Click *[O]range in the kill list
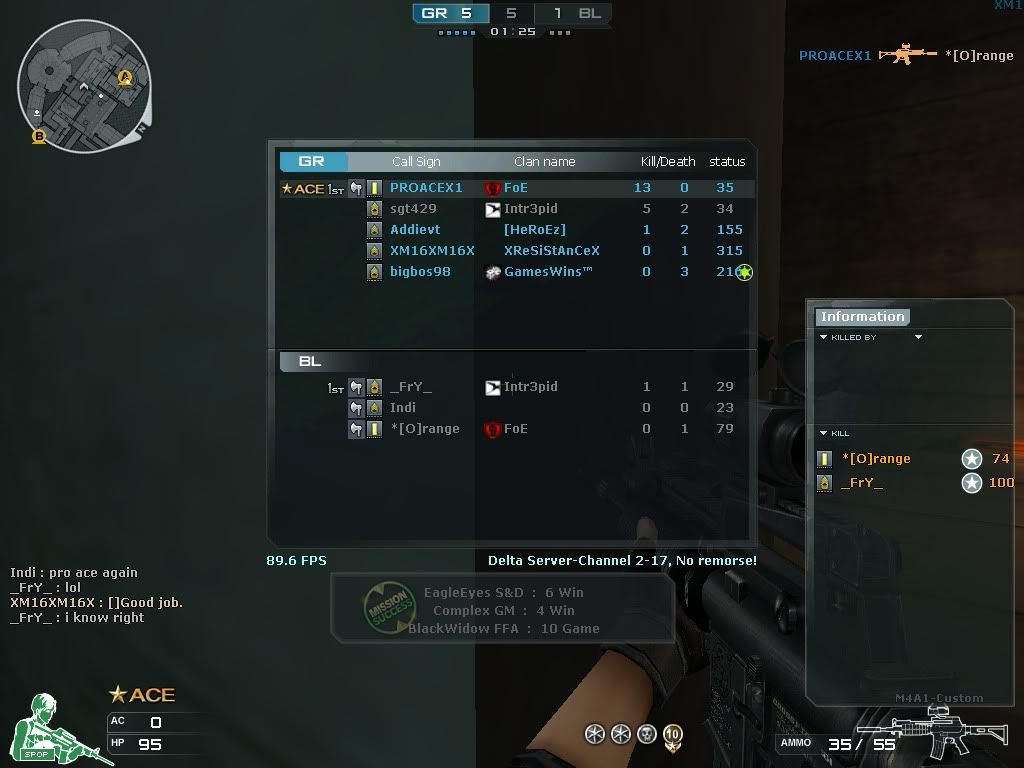This screenshot has height=768, width=1024. [876, 459]
